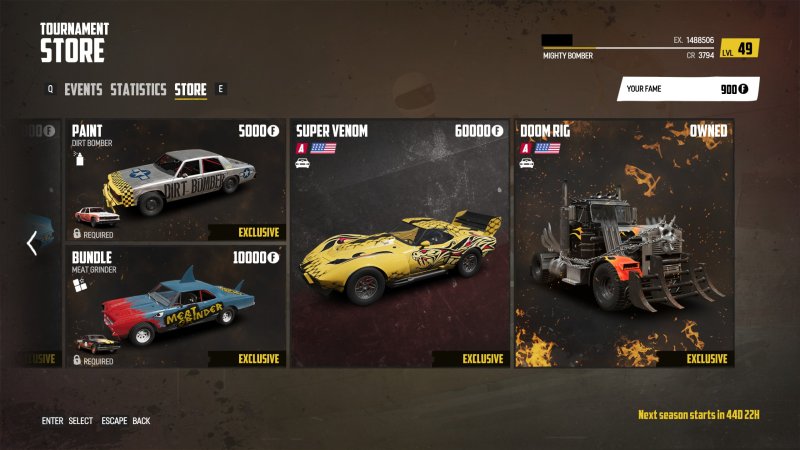Select the Meat Grinder bundle

coord(176,306)
